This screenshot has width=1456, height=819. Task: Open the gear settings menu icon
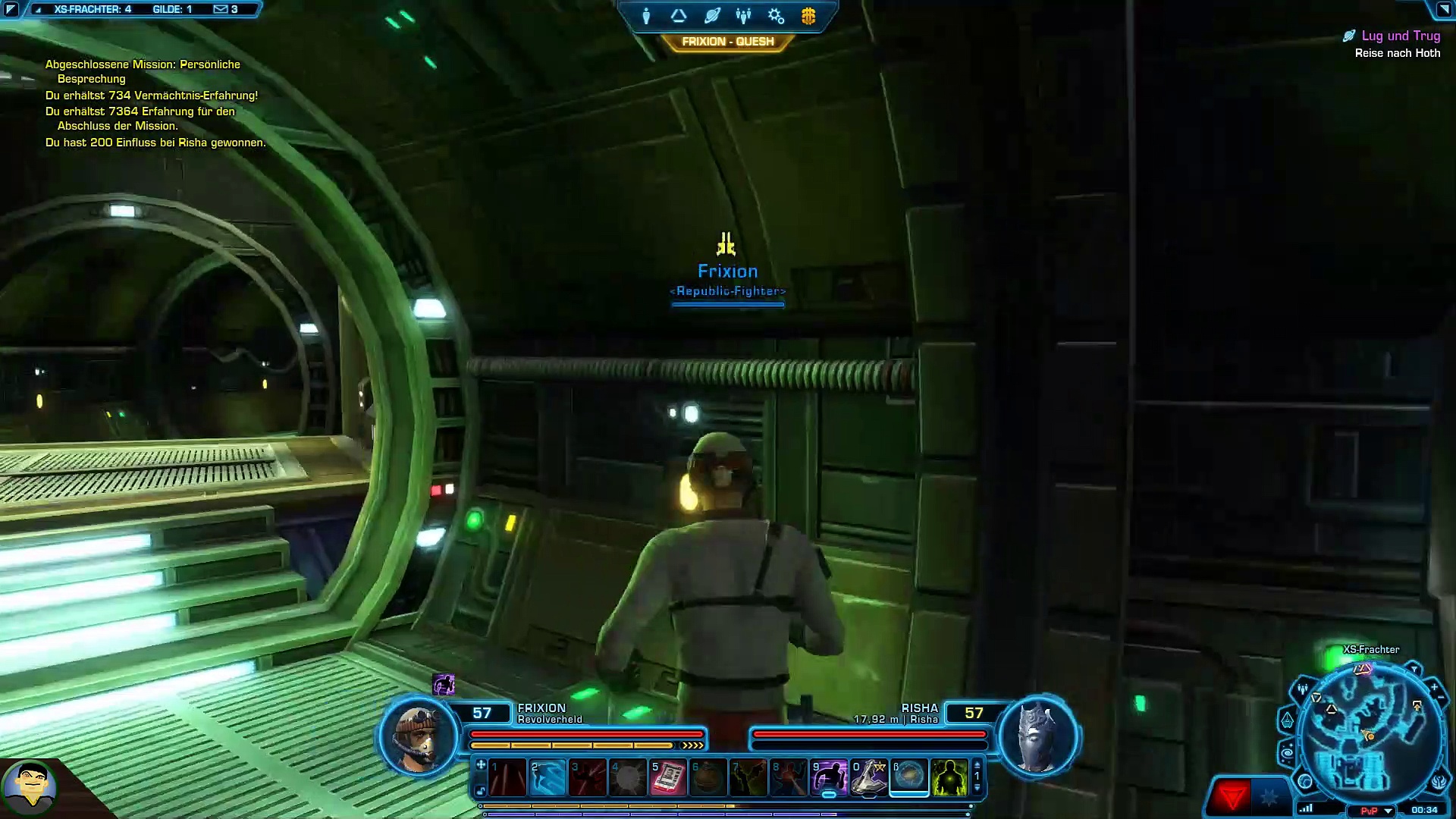pyautogui.click(x=776, y=16)
